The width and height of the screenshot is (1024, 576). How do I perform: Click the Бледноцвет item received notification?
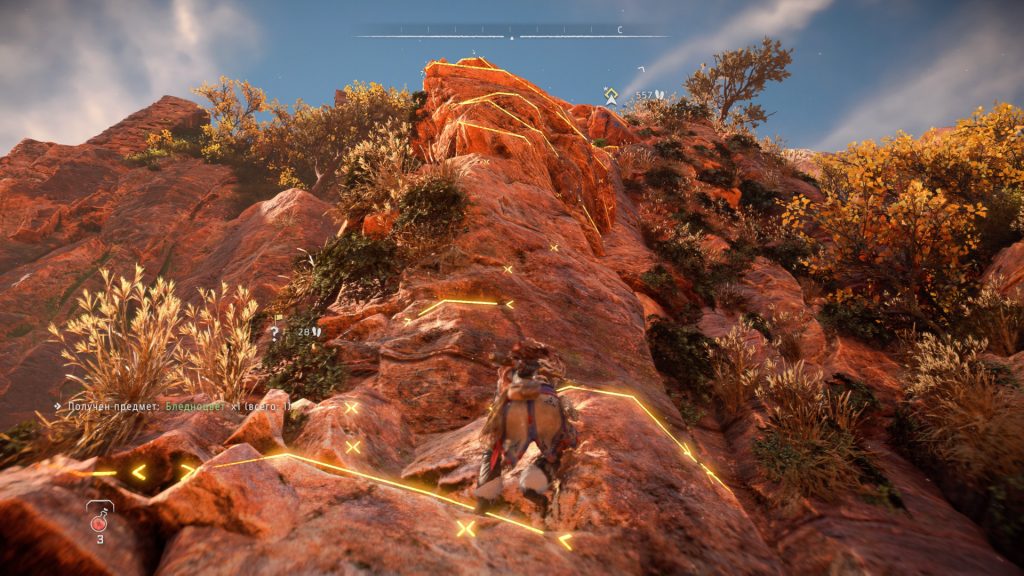pyautogui.click(x=172, y=407)
